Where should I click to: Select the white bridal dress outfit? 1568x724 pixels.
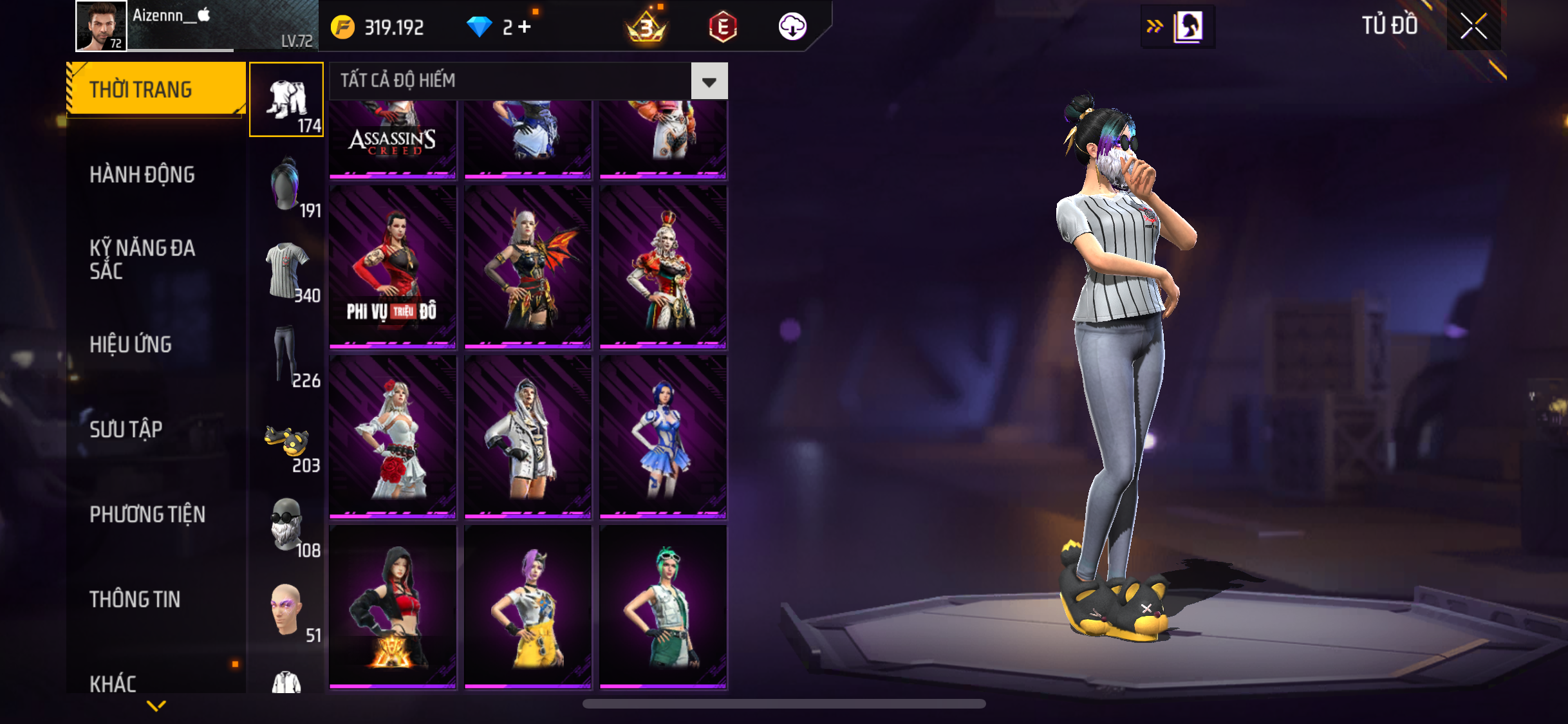(393, 437)
